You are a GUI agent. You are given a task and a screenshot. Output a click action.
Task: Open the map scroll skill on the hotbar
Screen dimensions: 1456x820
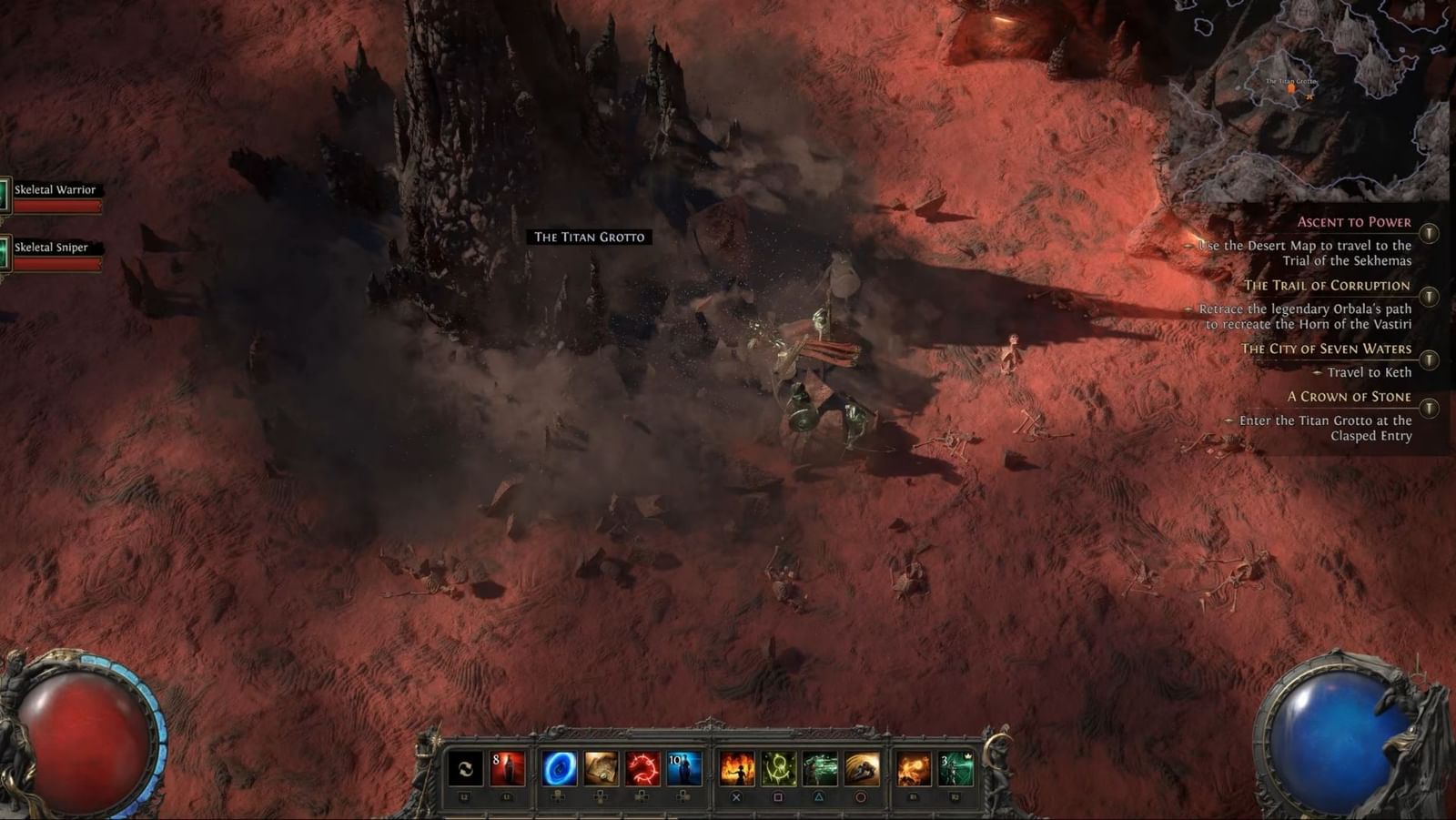(x=601, y=768)
